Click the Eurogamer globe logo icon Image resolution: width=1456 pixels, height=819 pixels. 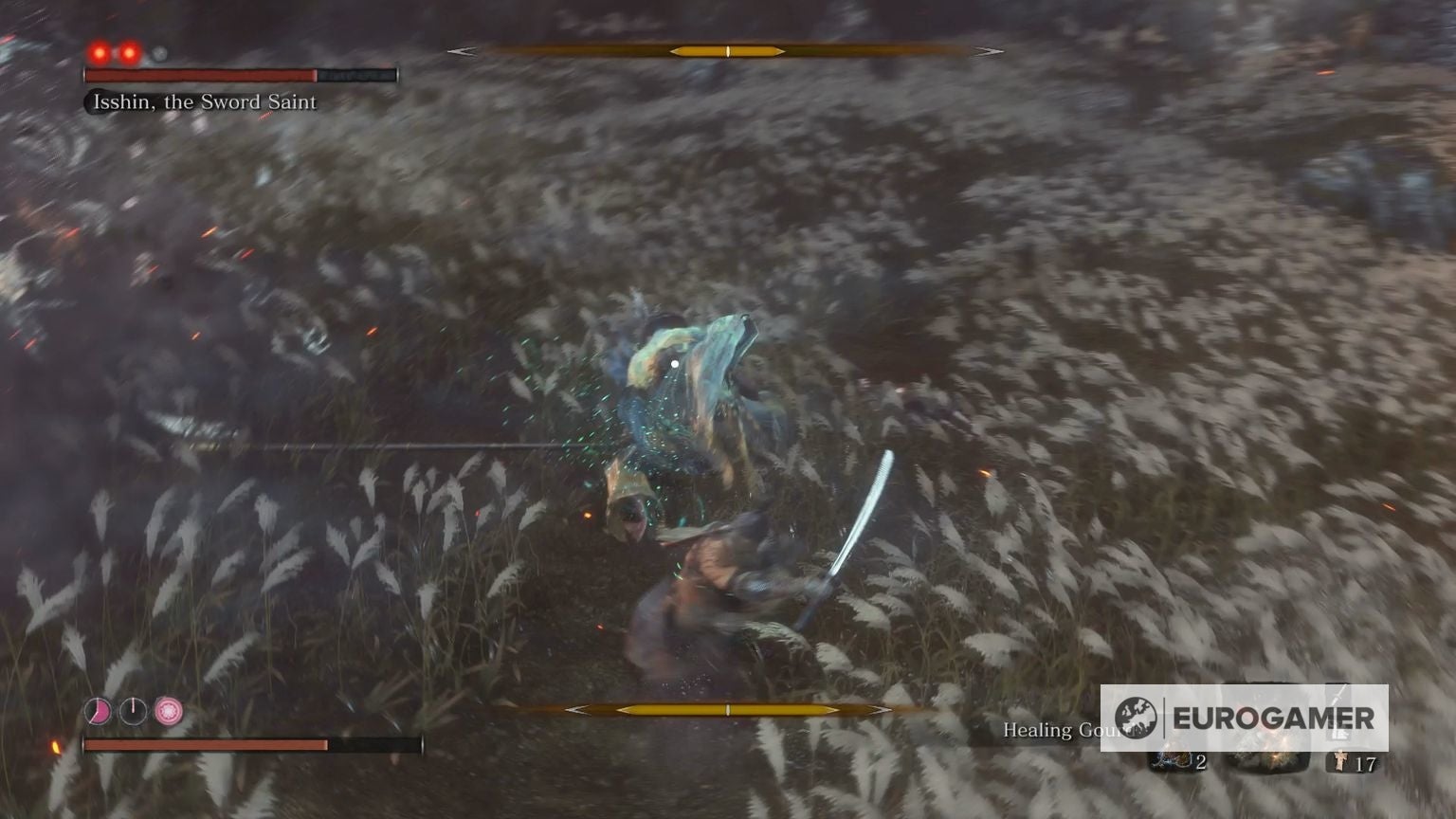1137,716
